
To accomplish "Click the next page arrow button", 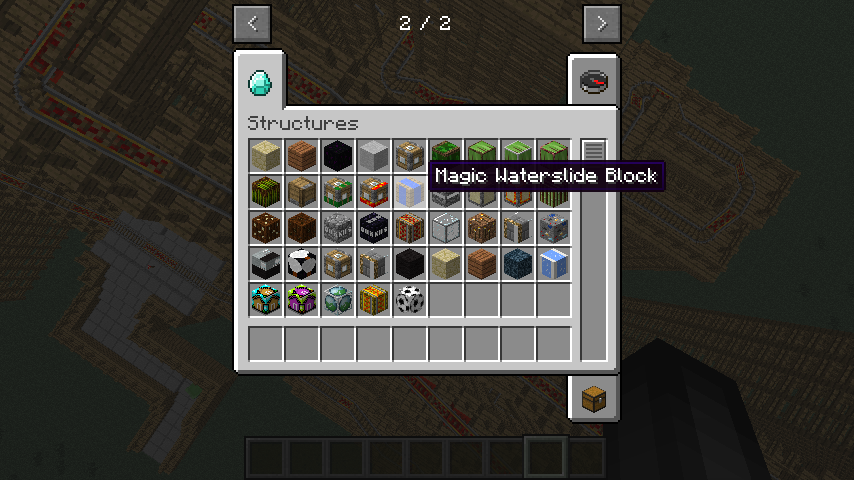I will 601,24.
